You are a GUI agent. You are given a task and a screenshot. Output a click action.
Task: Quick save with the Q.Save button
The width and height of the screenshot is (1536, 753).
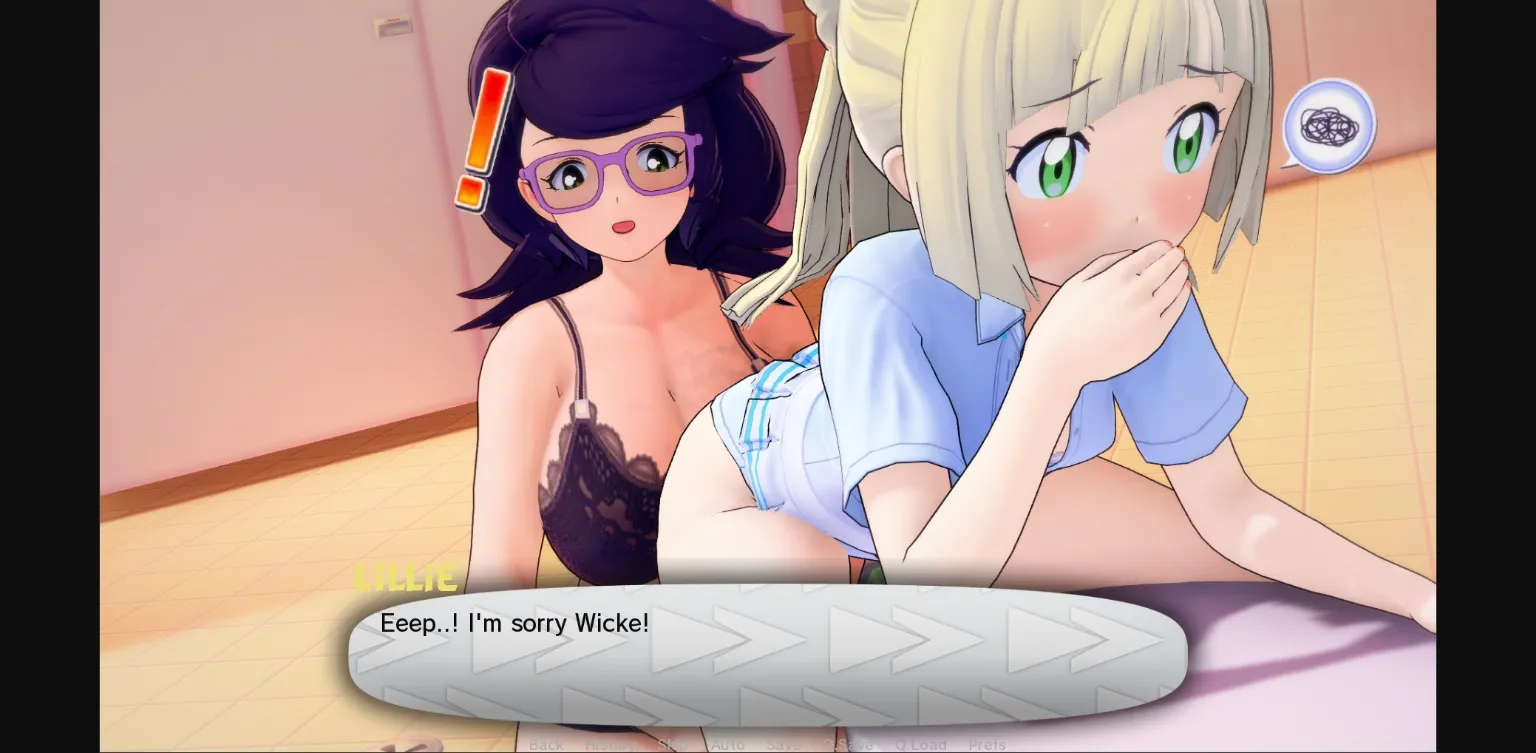[x=851, y=744]
